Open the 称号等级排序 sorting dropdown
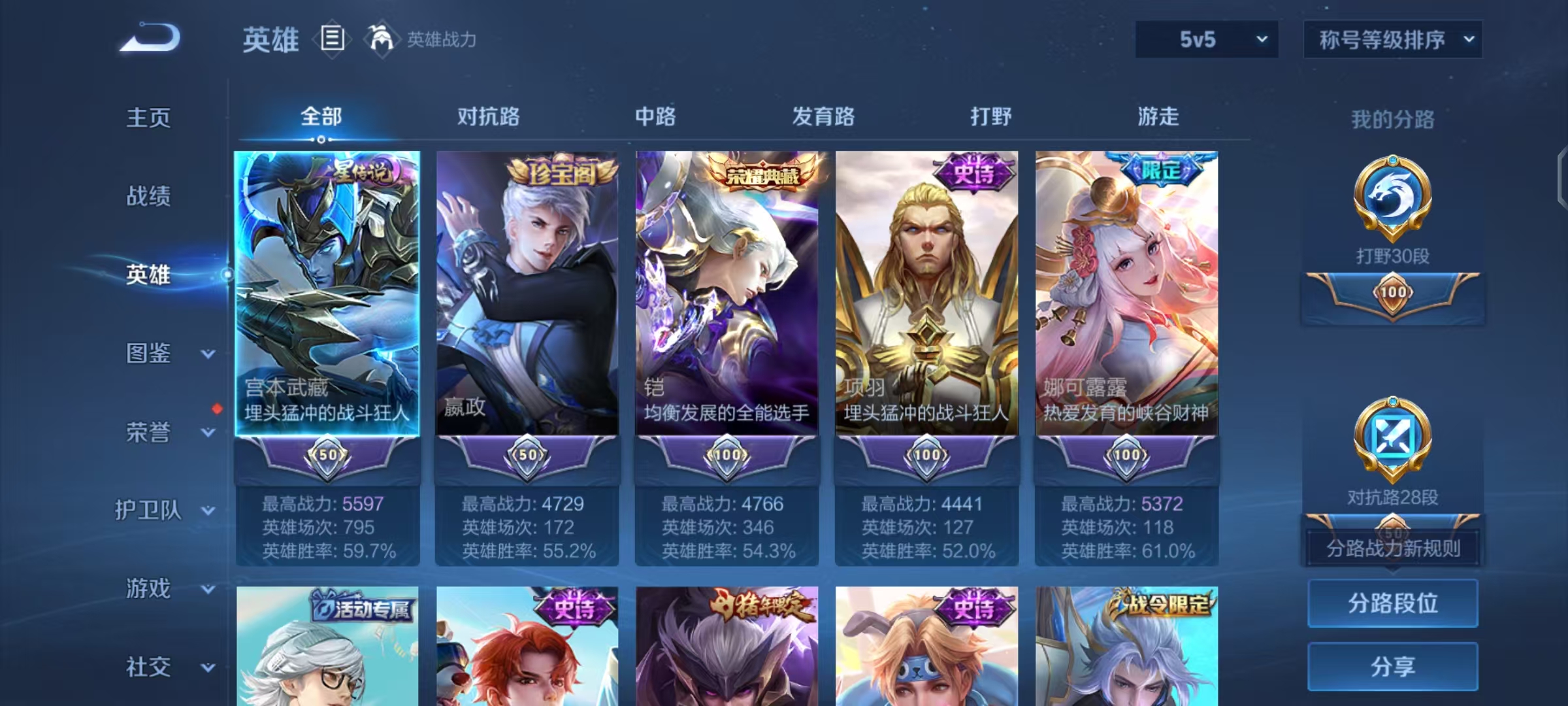 (1393, 39)
